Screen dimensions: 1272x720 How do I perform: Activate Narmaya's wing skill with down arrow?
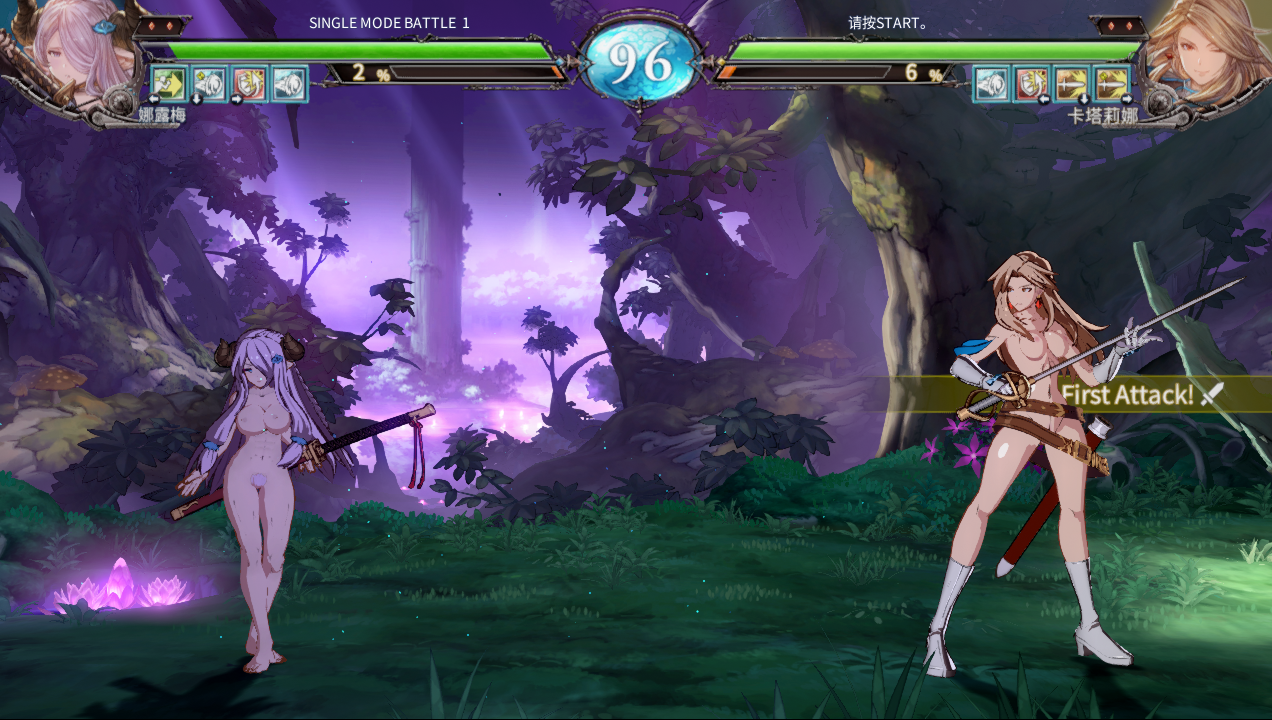click(209, 84)
